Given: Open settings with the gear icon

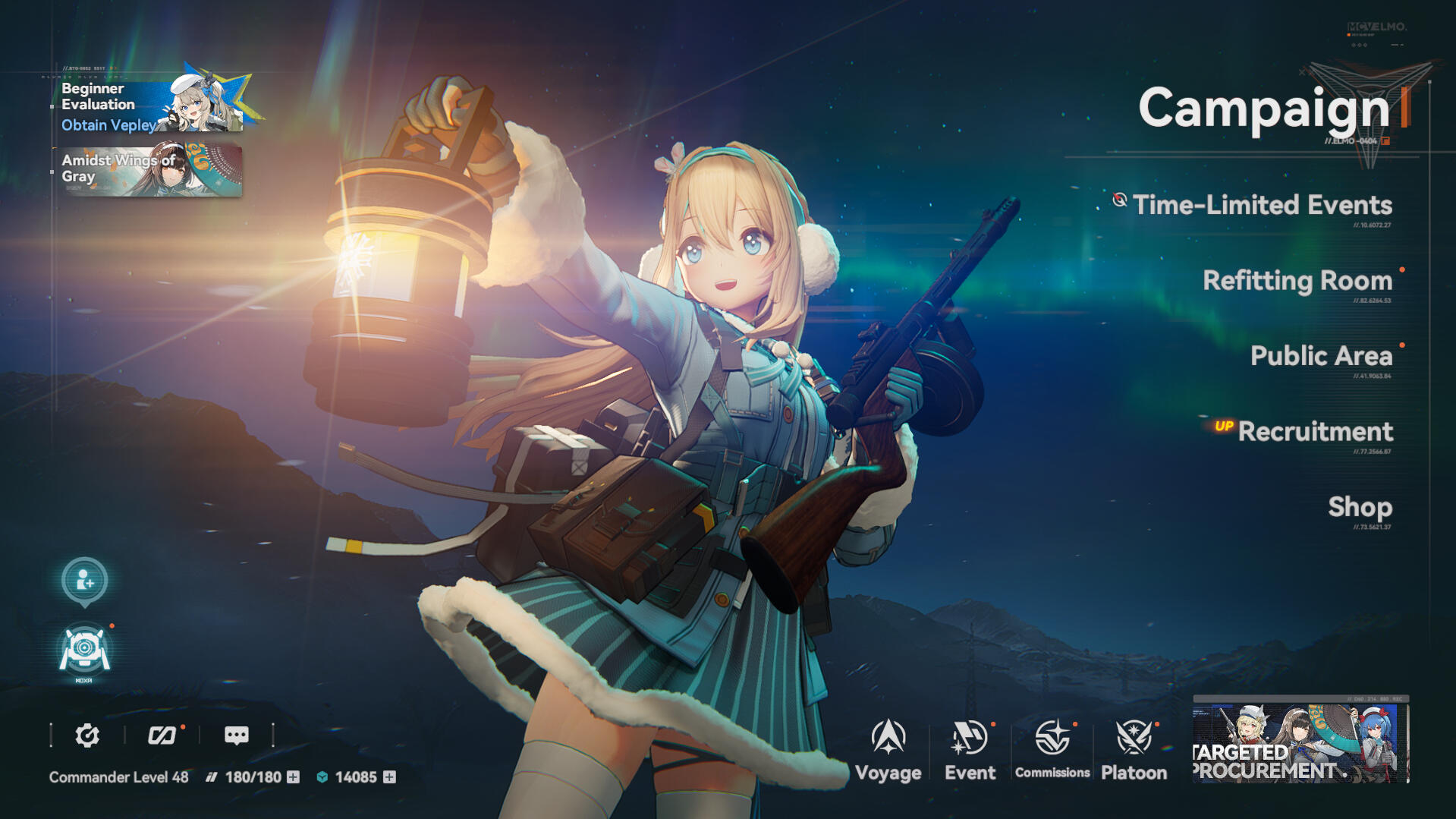Looking at the screenshot, I should (87, 735).
